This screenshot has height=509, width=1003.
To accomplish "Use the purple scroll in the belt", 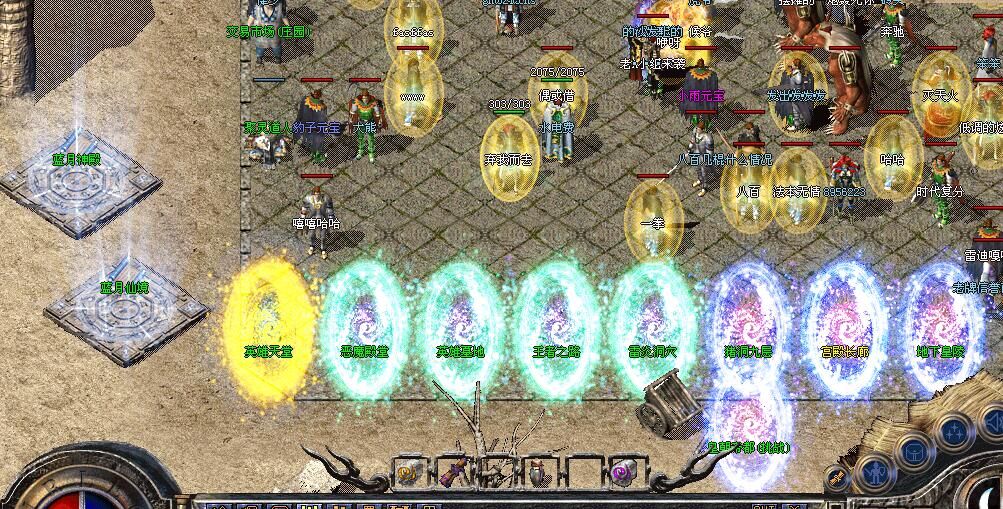I will 452,472.
